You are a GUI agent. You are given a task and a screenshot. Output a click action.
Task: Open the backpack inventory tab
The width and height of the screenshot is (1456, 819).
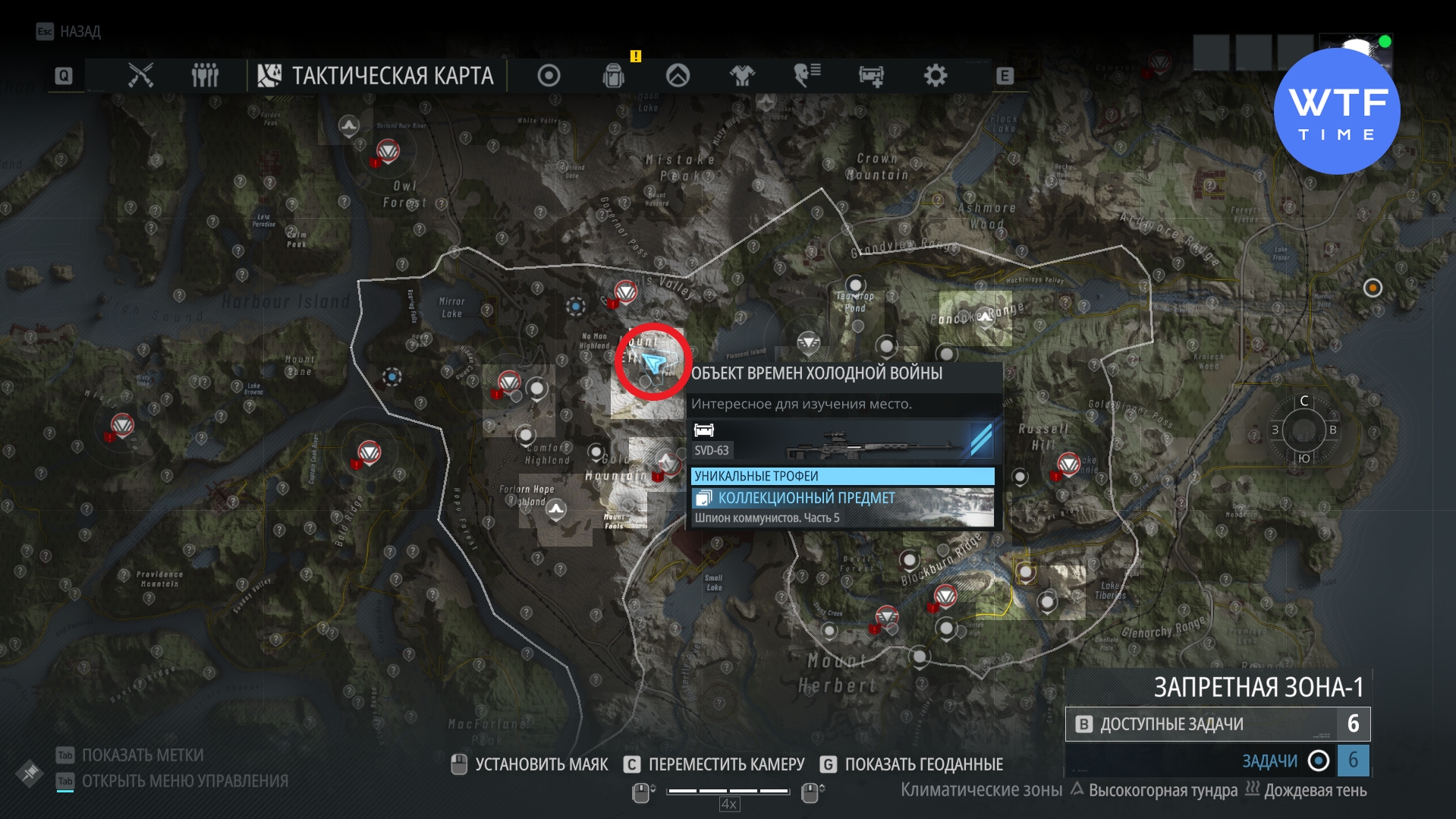614,76
